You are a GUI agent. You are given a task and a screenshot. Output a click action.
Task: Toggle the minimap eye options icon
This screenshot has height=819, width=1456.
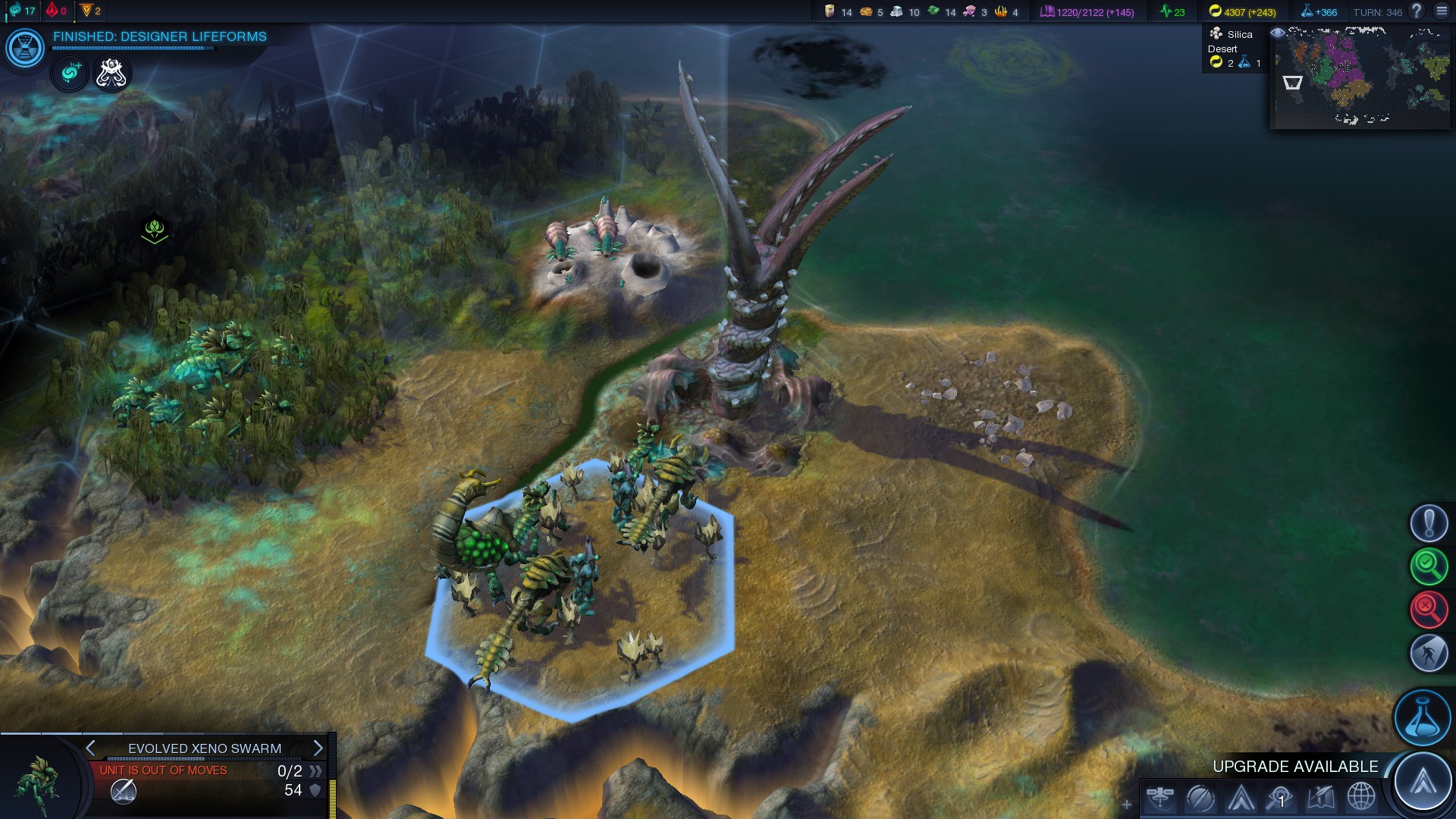1278,33
